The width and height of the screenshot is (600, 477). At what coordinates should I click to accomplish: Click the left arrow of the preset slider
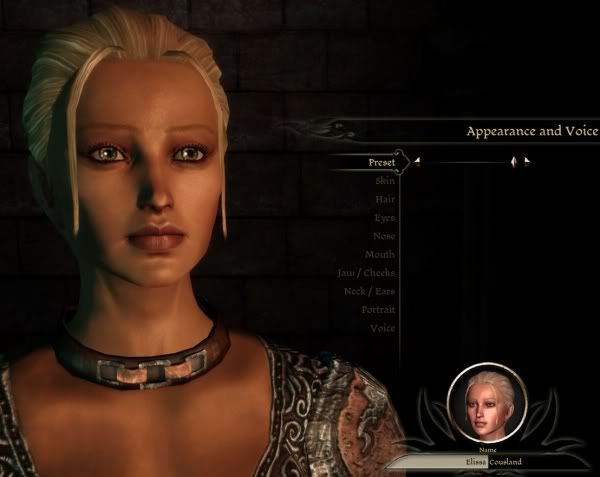[418, 161]
